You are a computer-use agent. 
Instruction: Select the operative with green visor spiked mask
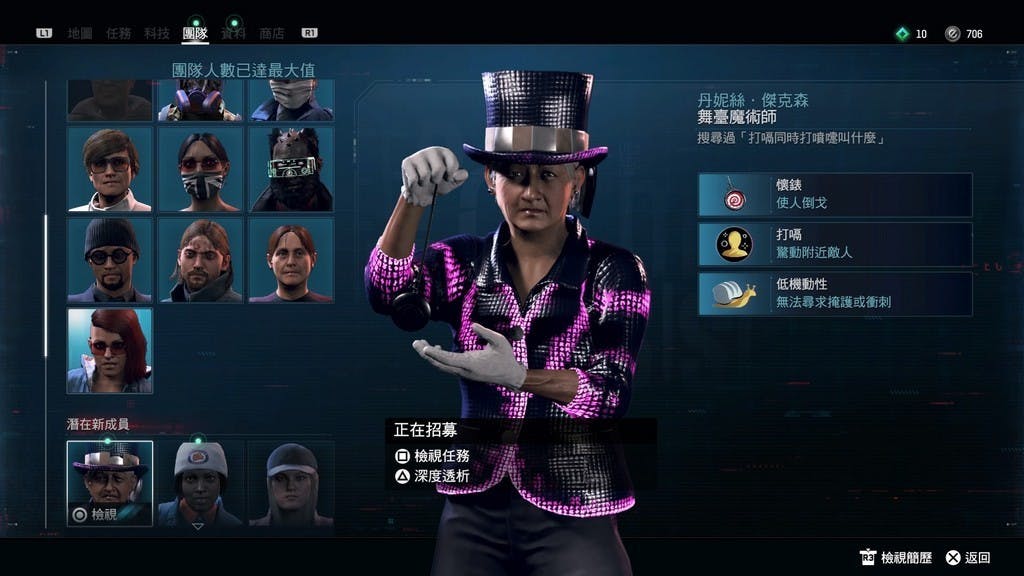tap(291, 169)
